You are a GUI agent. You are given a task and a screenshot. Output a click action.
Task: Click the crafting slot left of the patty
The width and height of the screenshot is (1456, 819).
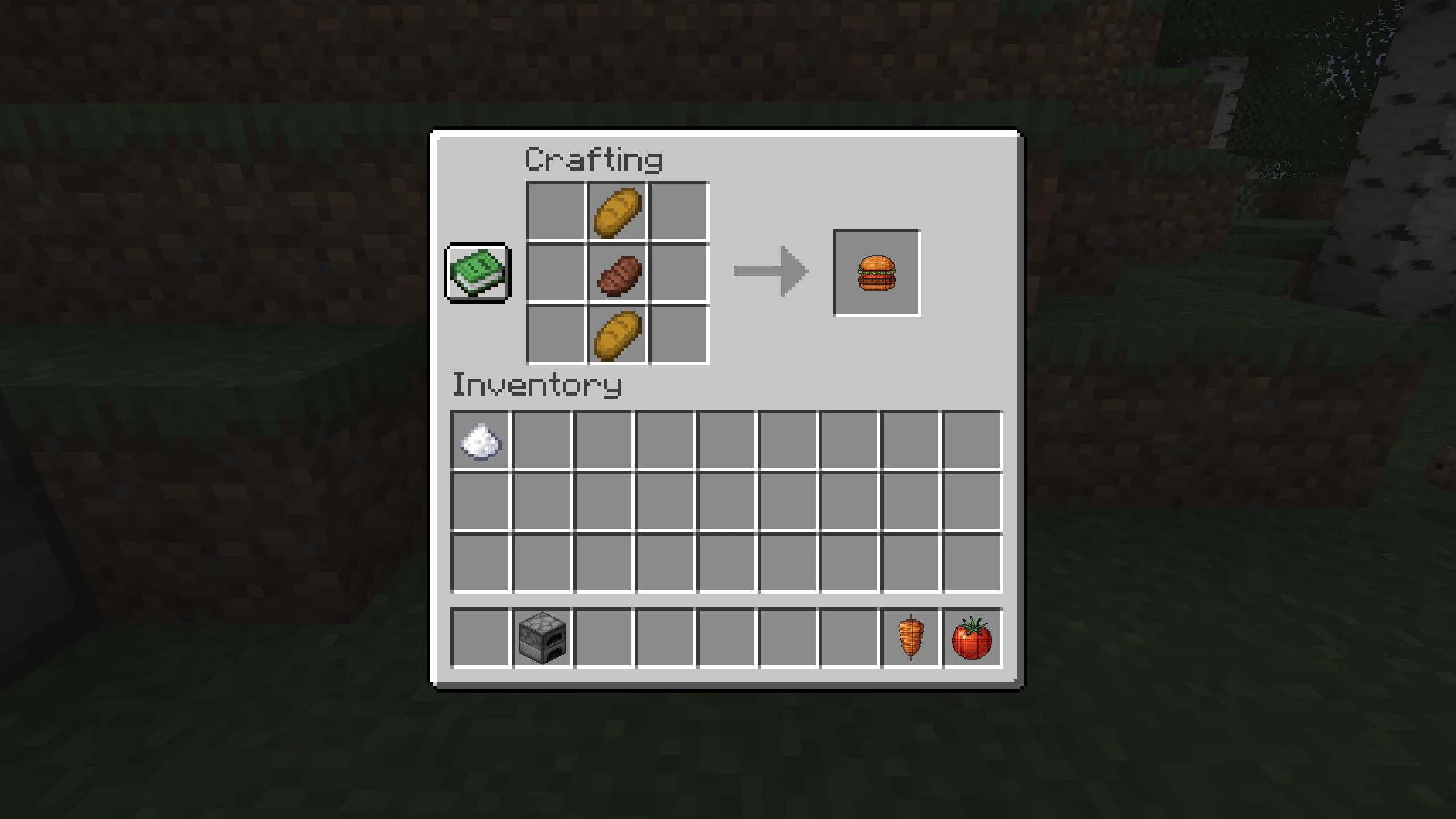click(x=555, y=273)
